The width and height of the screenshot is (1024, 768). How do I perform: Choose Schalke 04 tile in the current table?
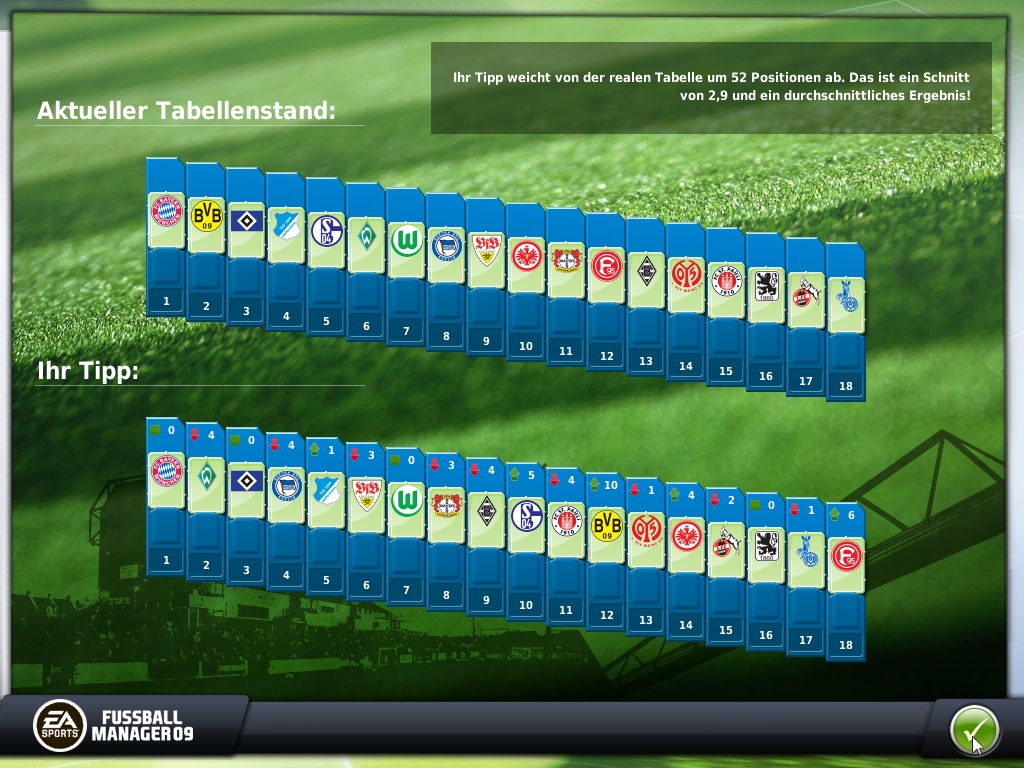(326, 232)
